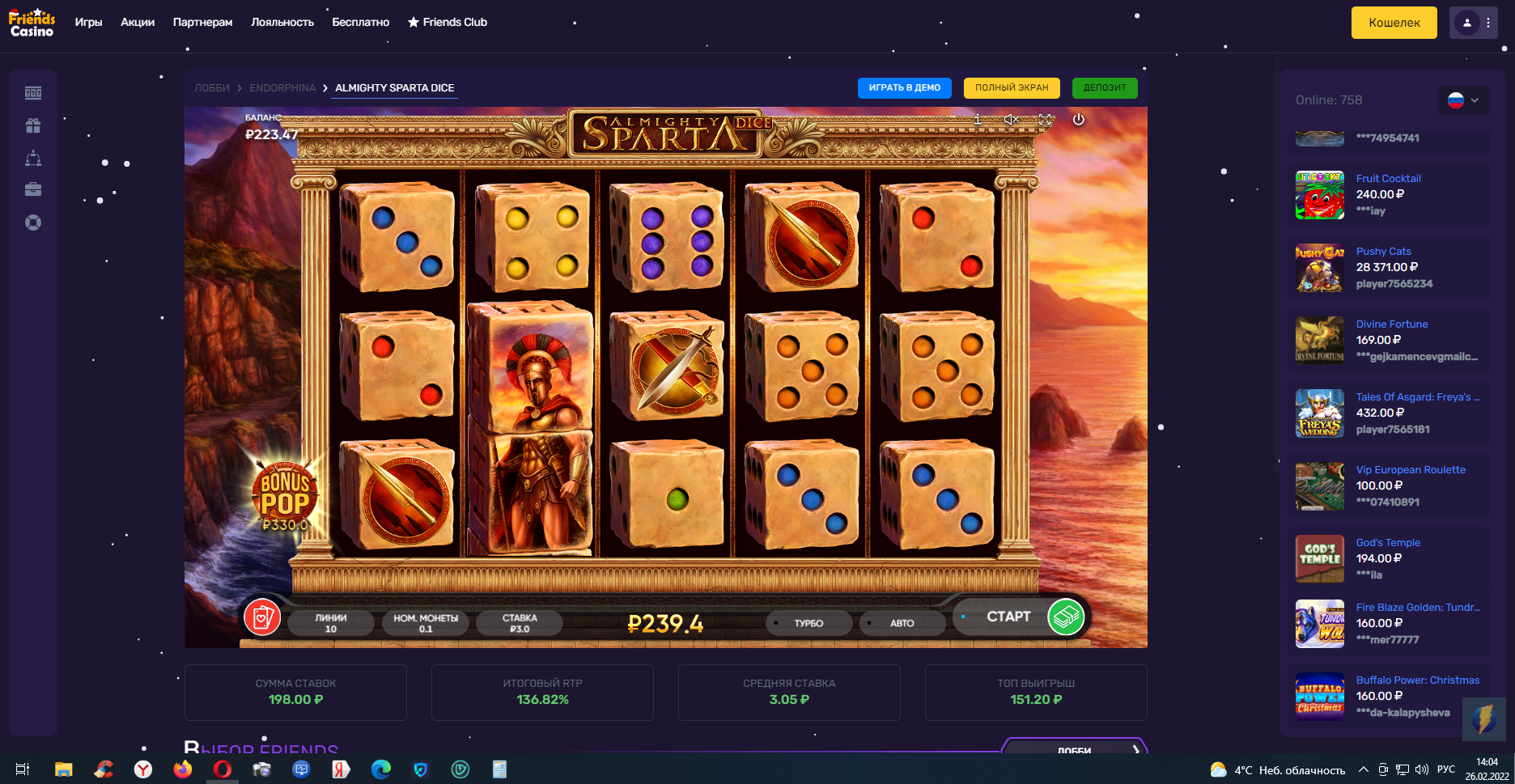
Task: Unmute the game sound speaker icon
Action: tap(1011, 120)
